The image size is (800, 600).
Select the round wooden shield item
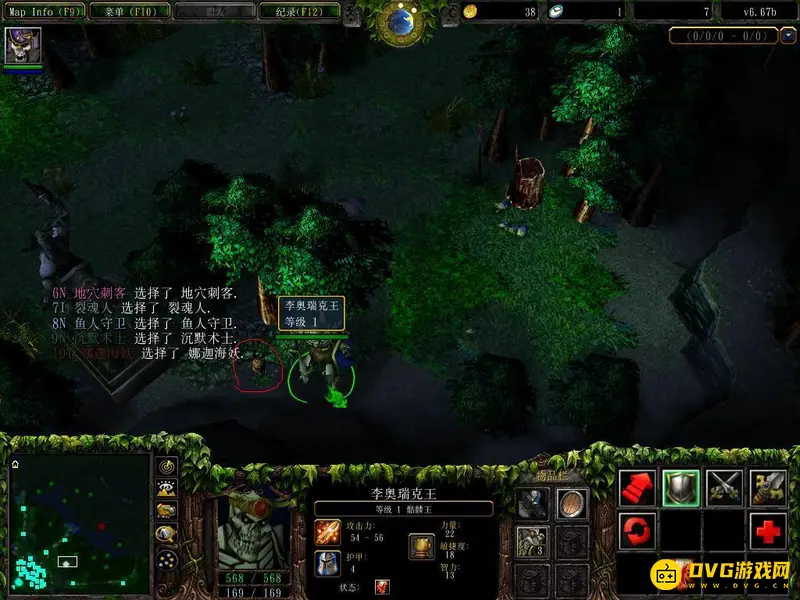(572, 503)
